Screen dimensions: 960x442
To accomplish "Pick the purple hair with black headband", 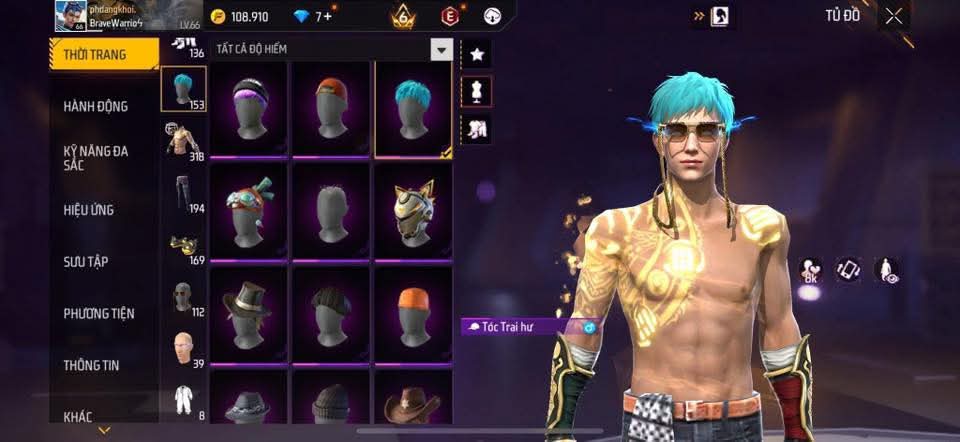I will pyautogui.click(x=248, y=109).
